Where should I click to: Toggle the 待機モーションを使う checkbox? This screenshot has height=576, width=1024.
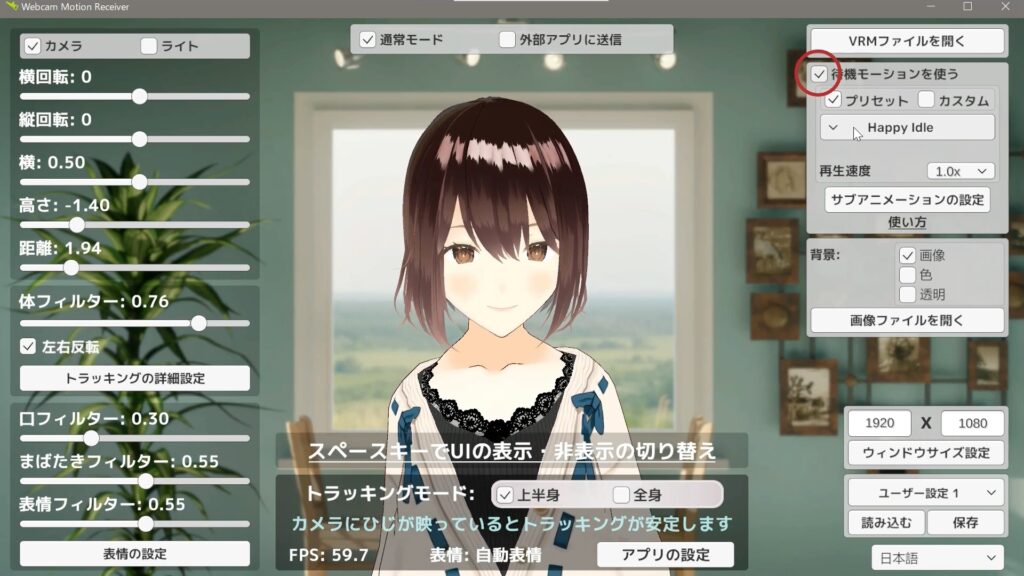point(819,75)
